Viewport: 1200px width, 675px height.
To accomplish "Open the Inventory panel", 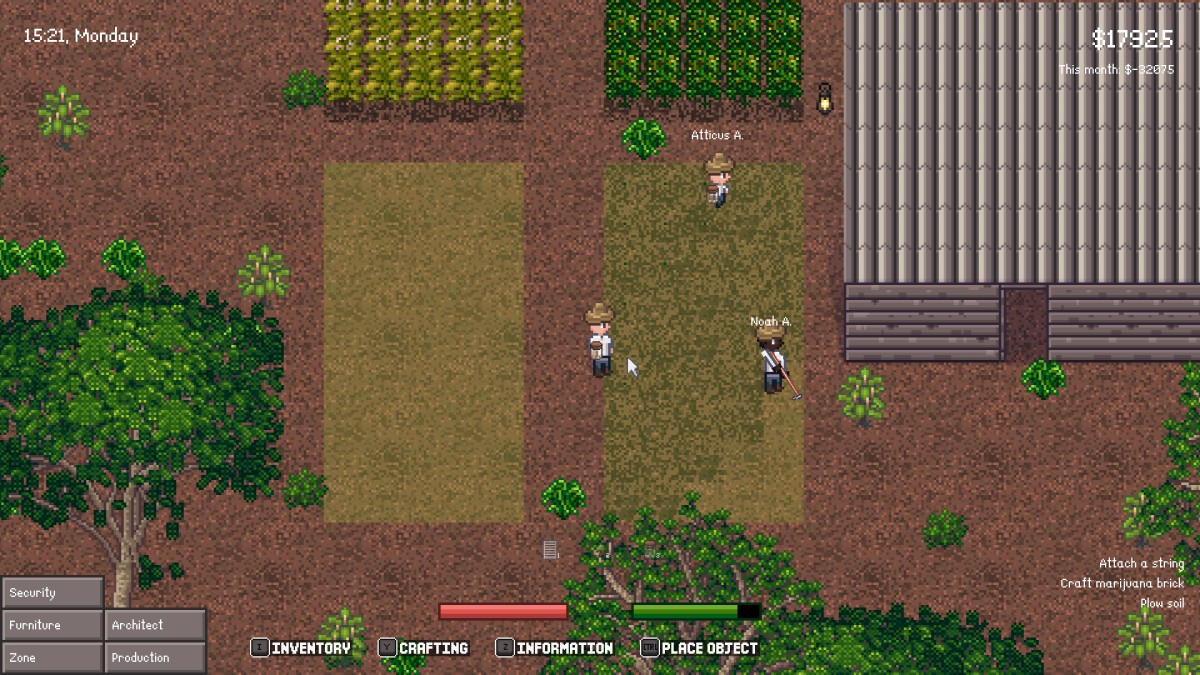I will (x=301, y=648).
